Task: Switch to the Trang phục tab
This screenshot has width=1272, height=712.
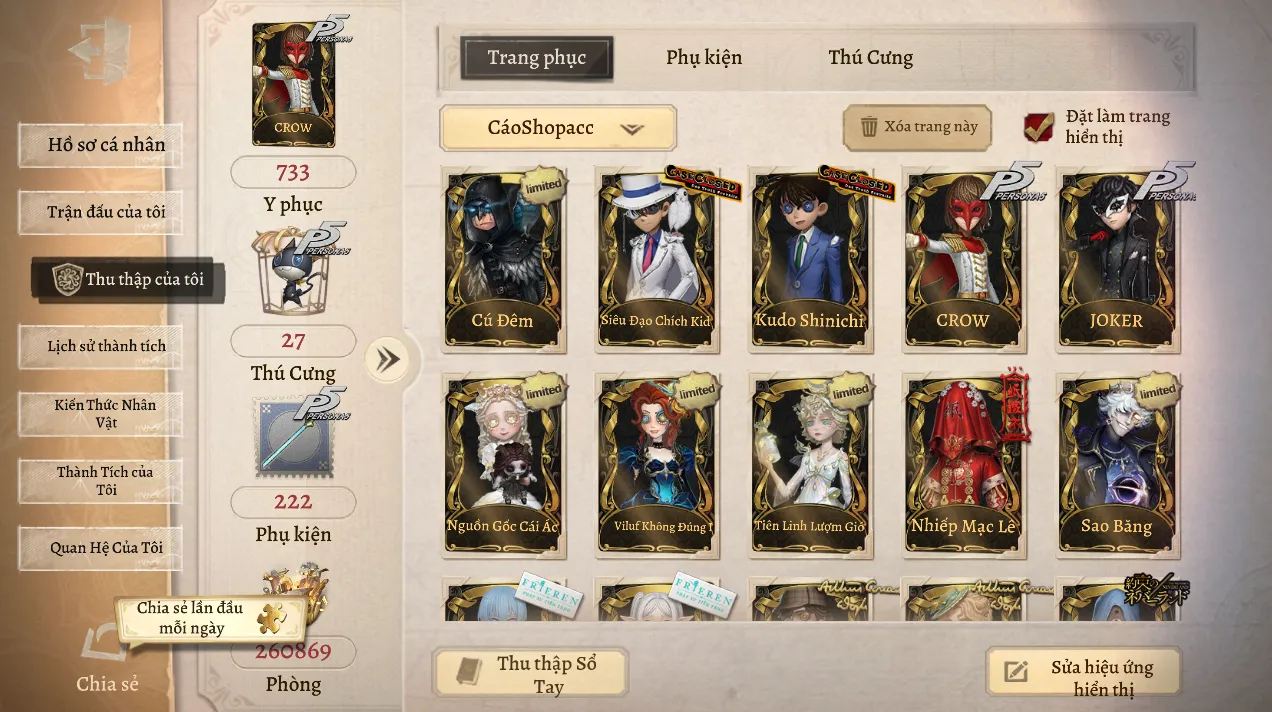Action: tap(537, 58)
